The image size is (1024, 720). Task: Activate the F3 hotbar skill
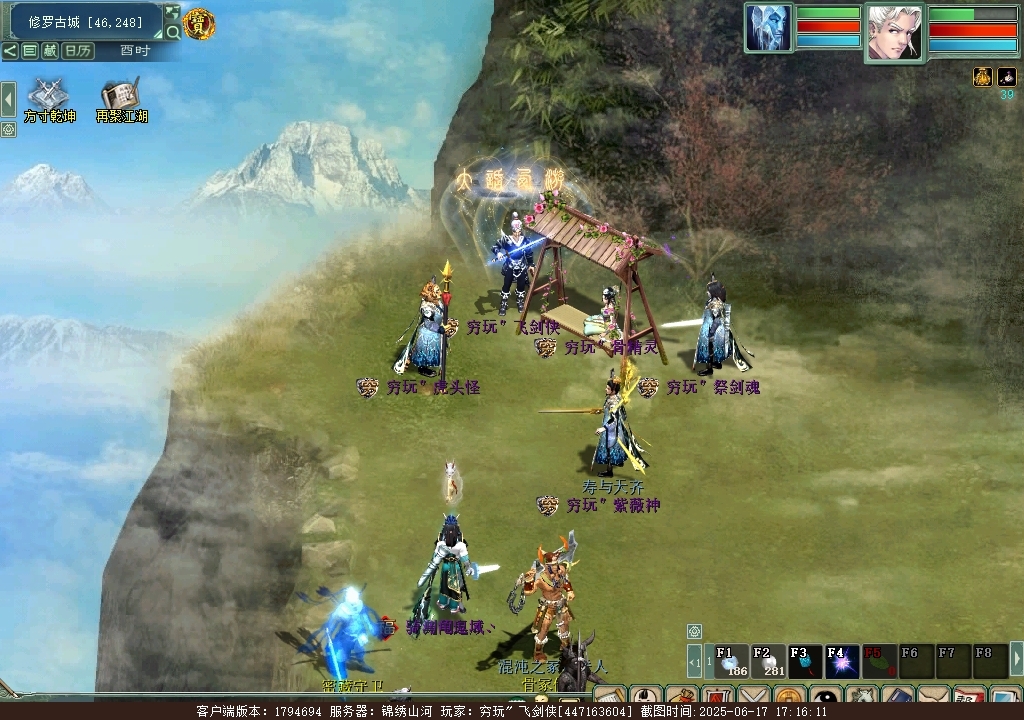point(805,661)
